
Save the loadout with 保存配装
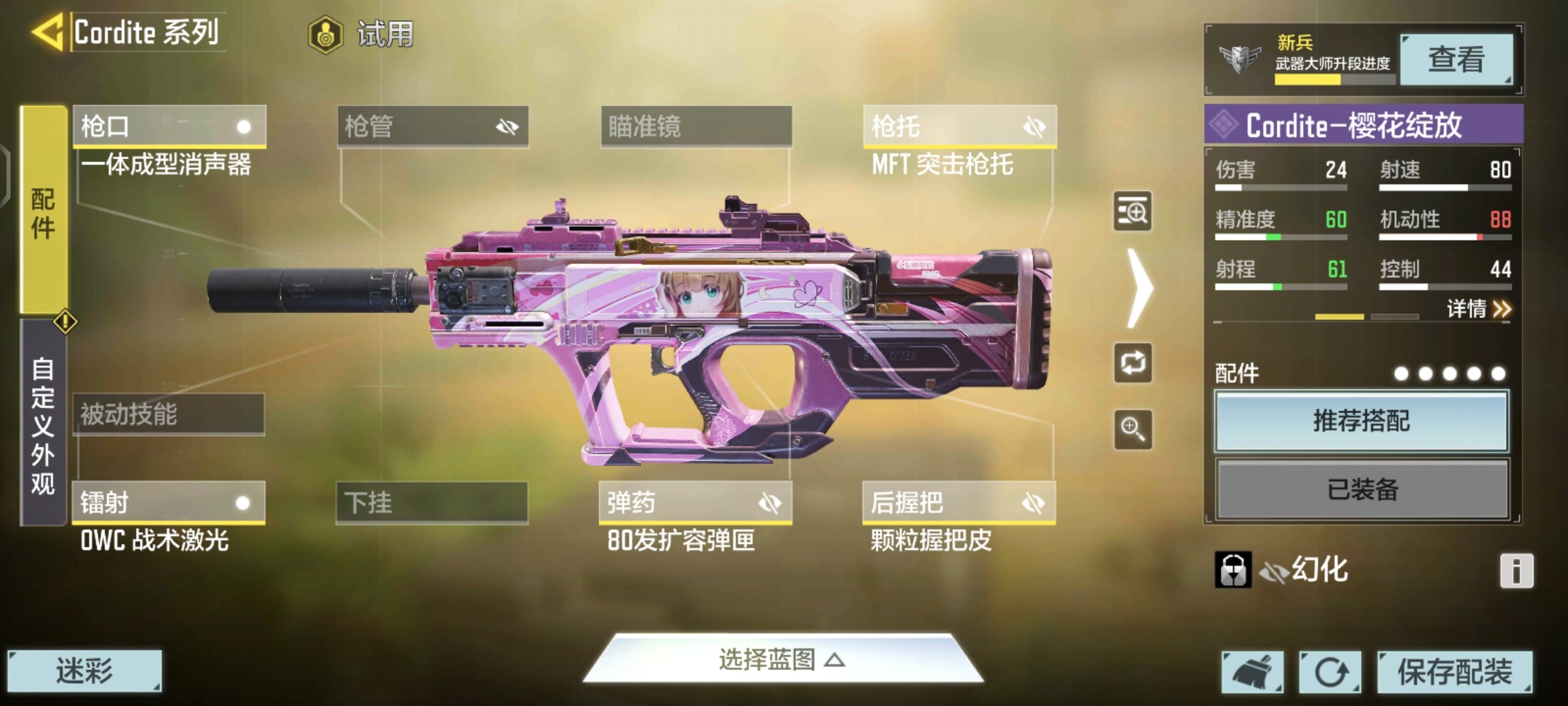coord(1454,671)
